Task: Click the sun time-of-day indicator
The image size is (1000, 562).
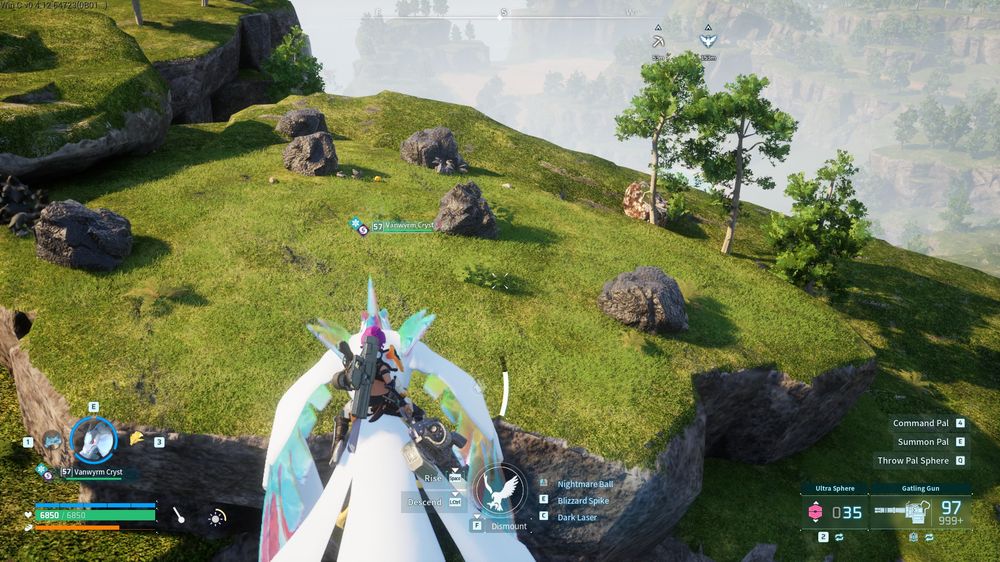Action: coord(217,516)
